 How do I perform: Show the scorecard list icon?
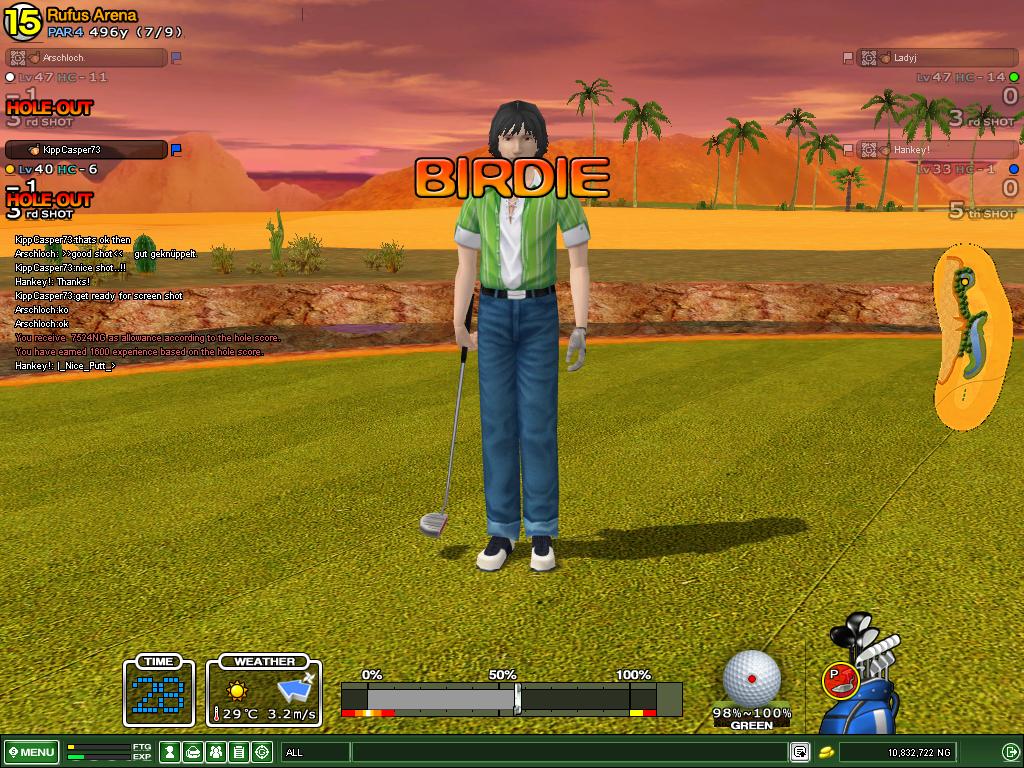[239, 752]
